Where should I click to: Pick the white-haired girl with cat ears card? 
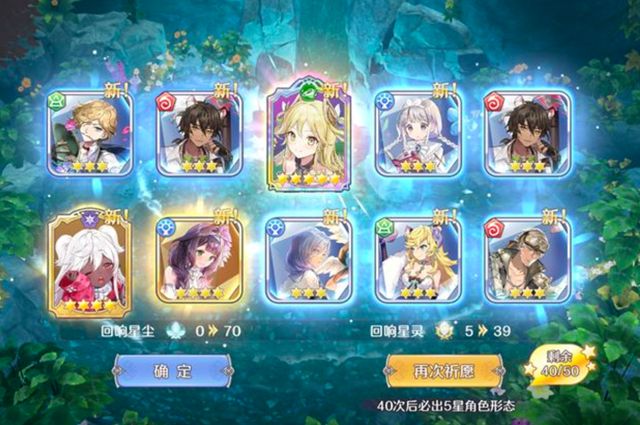tap(418, 133)
